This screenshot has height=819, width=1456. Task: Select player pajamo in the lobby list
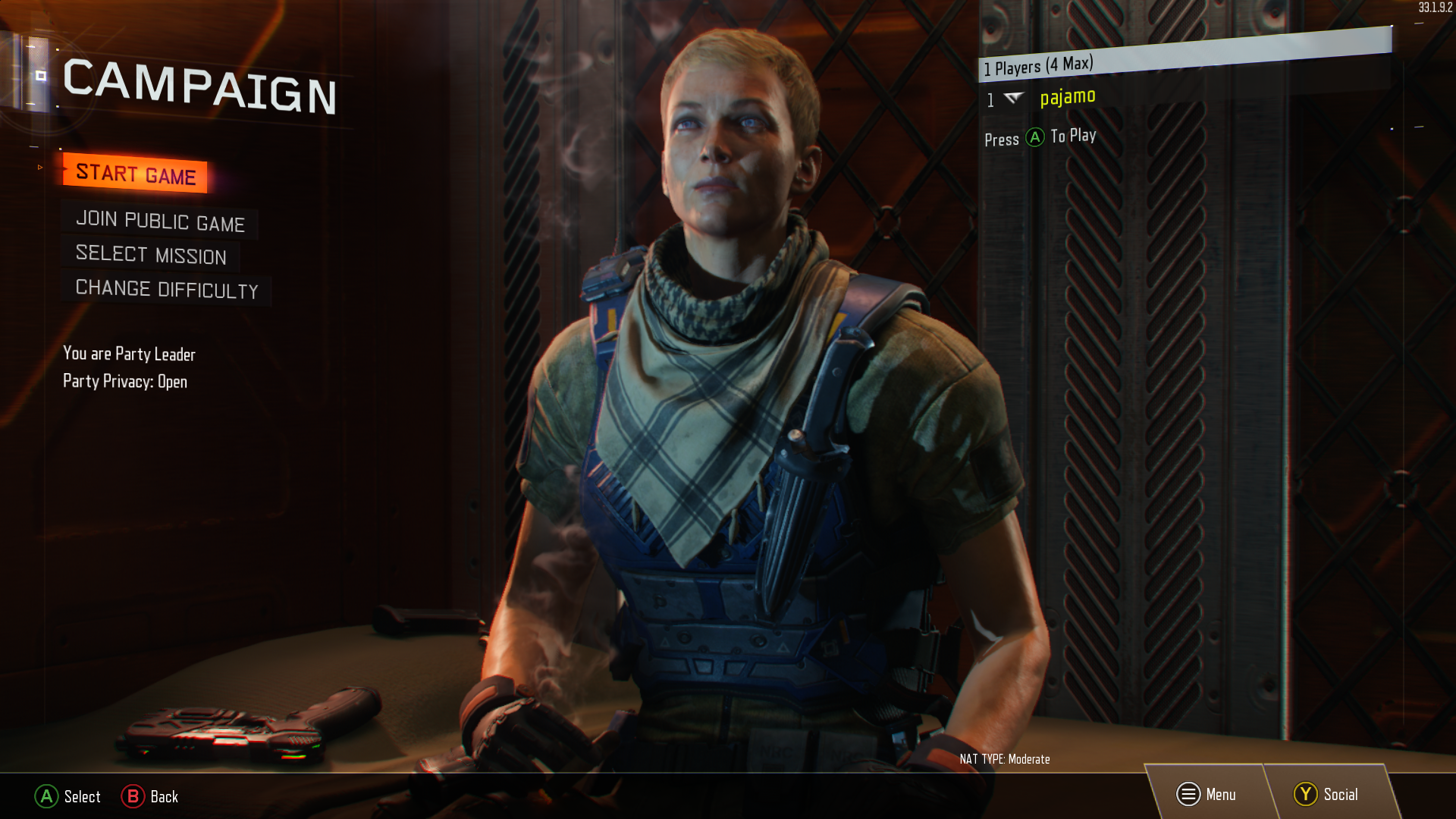coord(1067,97)
